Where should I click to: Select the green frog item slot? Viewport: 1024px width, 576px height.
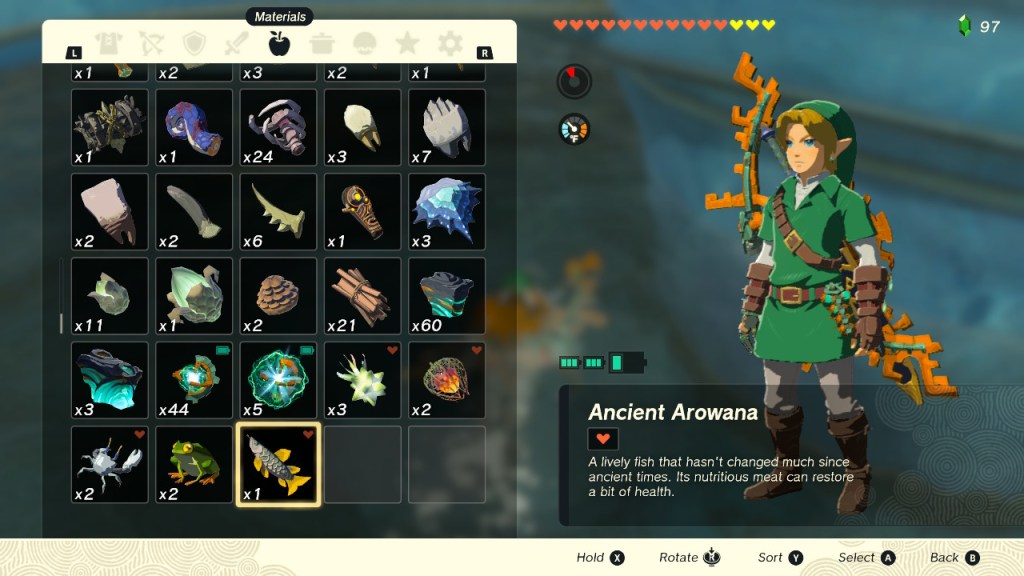point(194,465)
